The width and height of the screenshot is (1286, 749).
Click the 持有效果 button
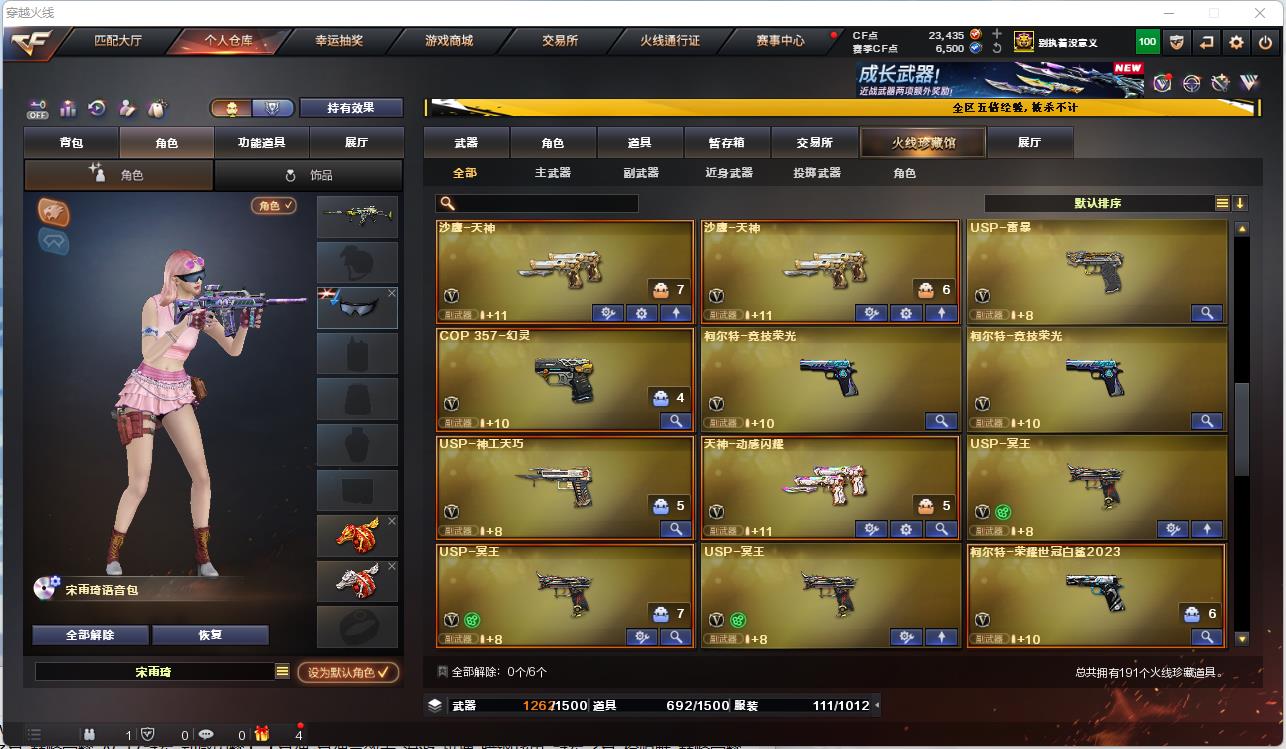[350, 108]
